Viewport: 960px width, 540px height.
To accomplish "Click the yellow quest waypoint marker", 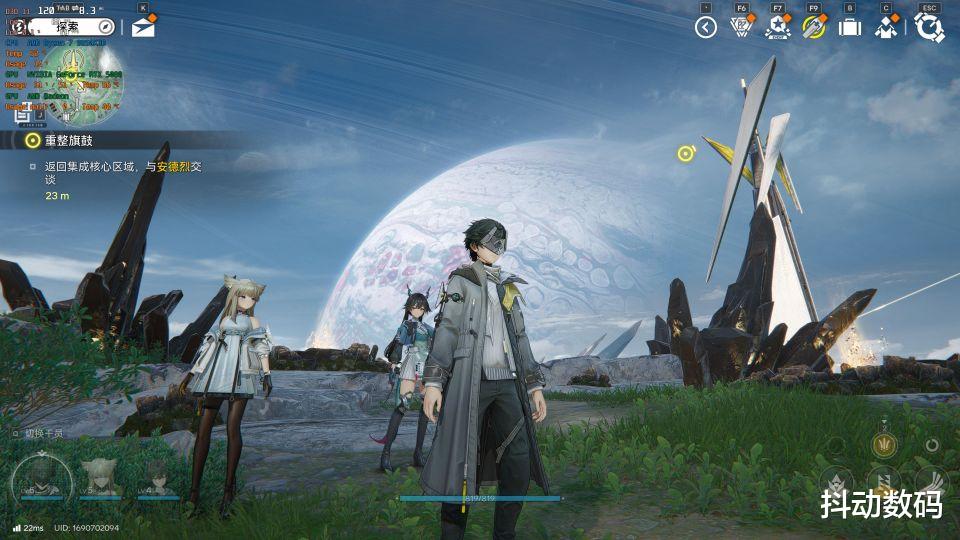I will pyautogui.click(x=685, y=153).
